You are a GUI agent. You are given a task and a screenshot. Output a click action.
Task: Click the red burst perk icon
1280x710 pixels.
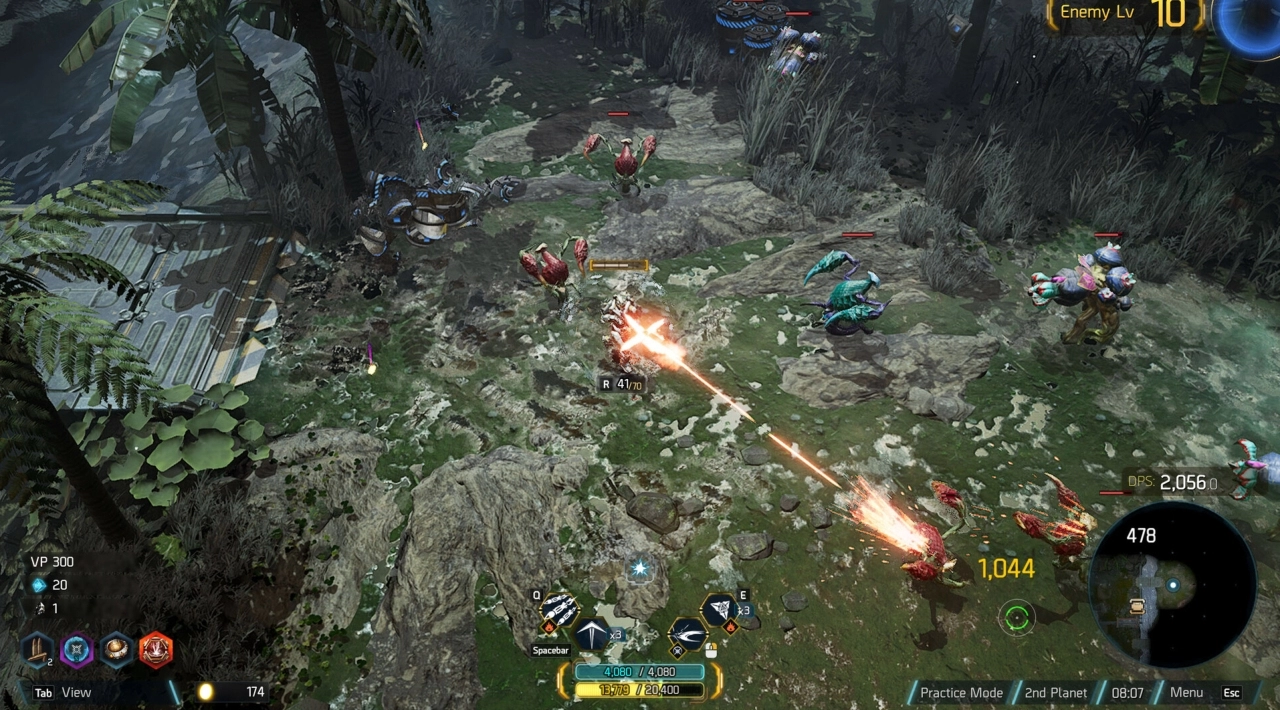155,650
